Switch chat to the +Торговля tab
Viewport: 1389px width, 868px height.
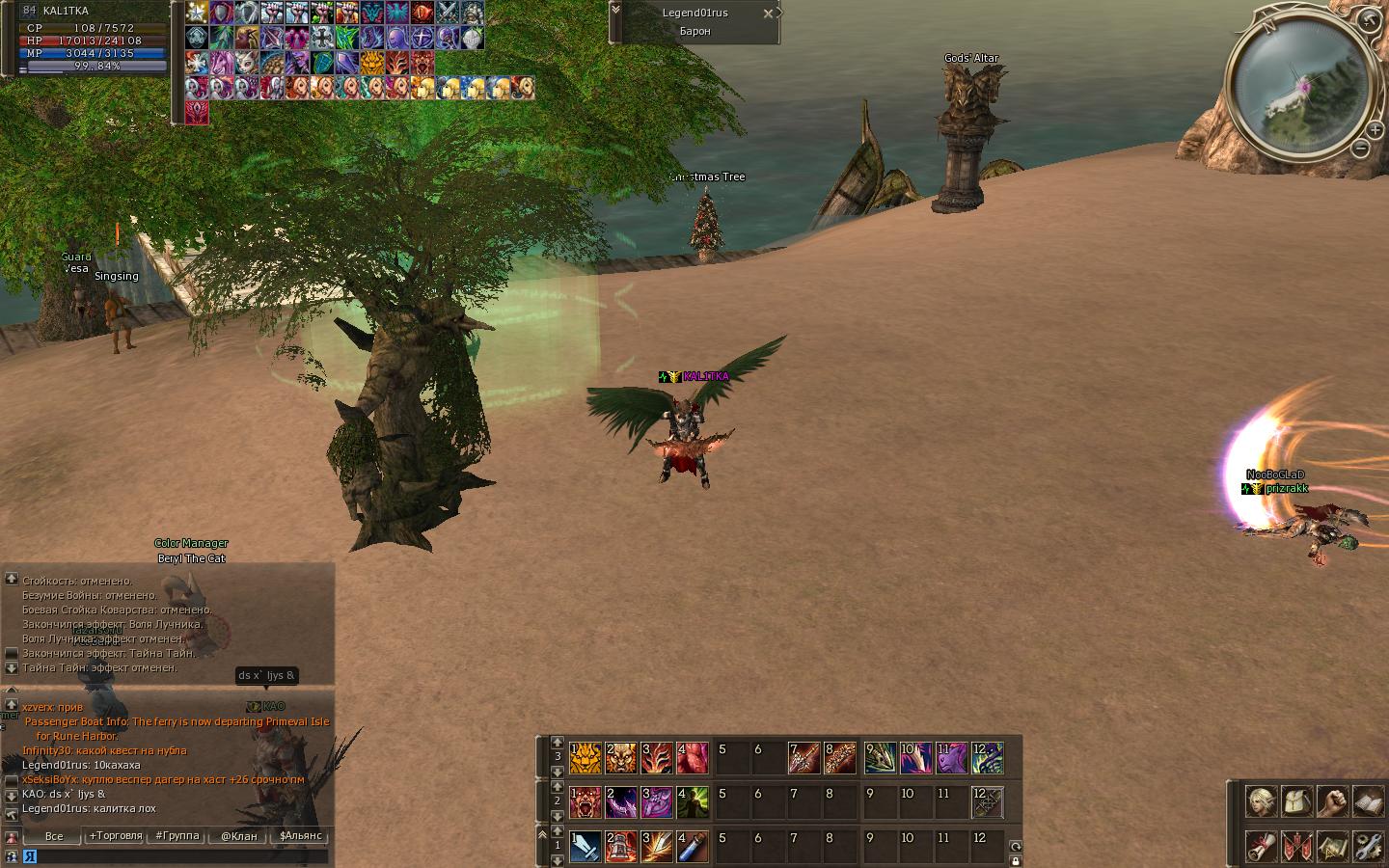116,836
